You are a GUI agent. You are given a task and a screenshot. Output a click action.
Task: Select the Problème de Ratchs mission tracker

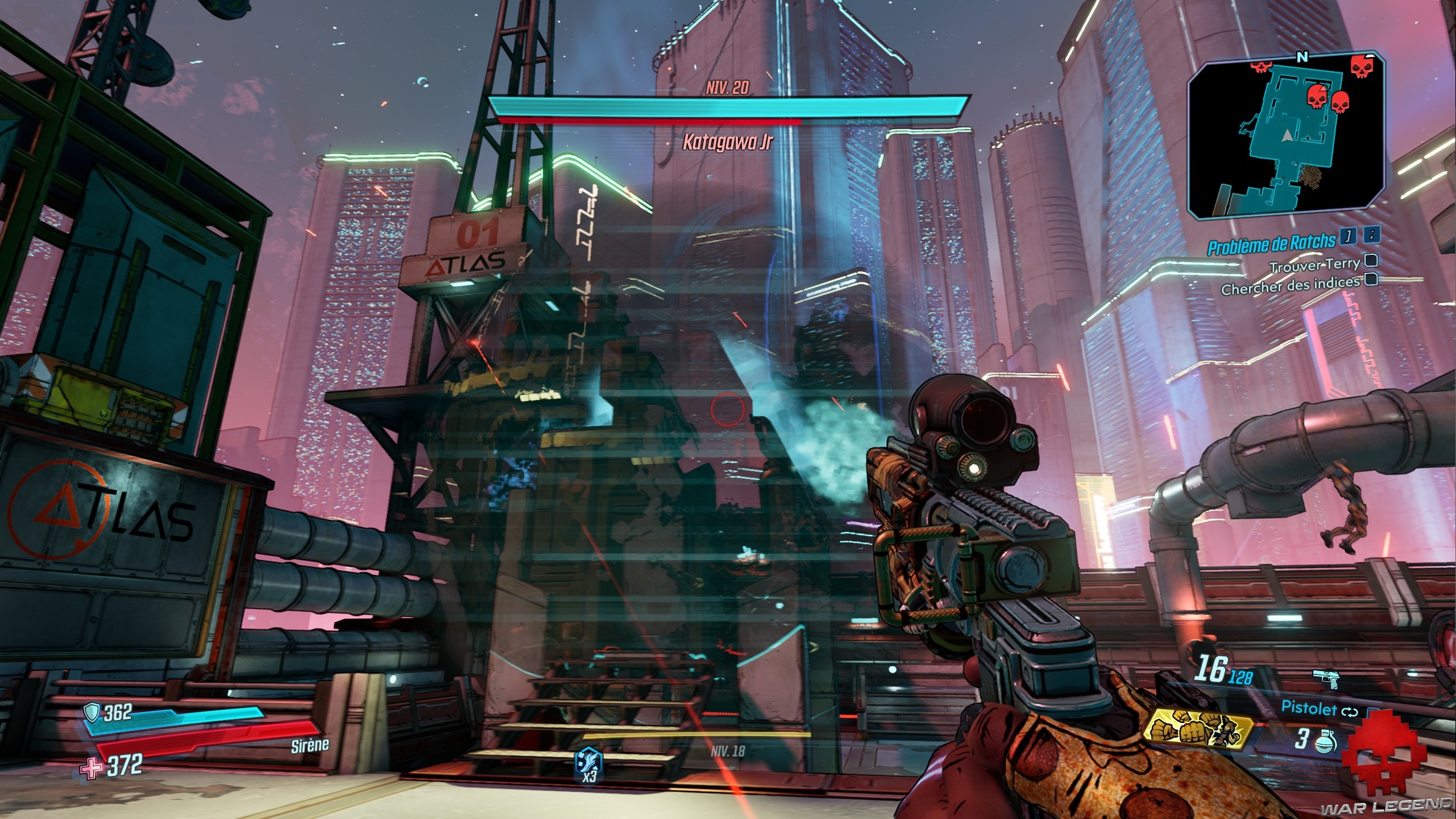[1271, 243]
